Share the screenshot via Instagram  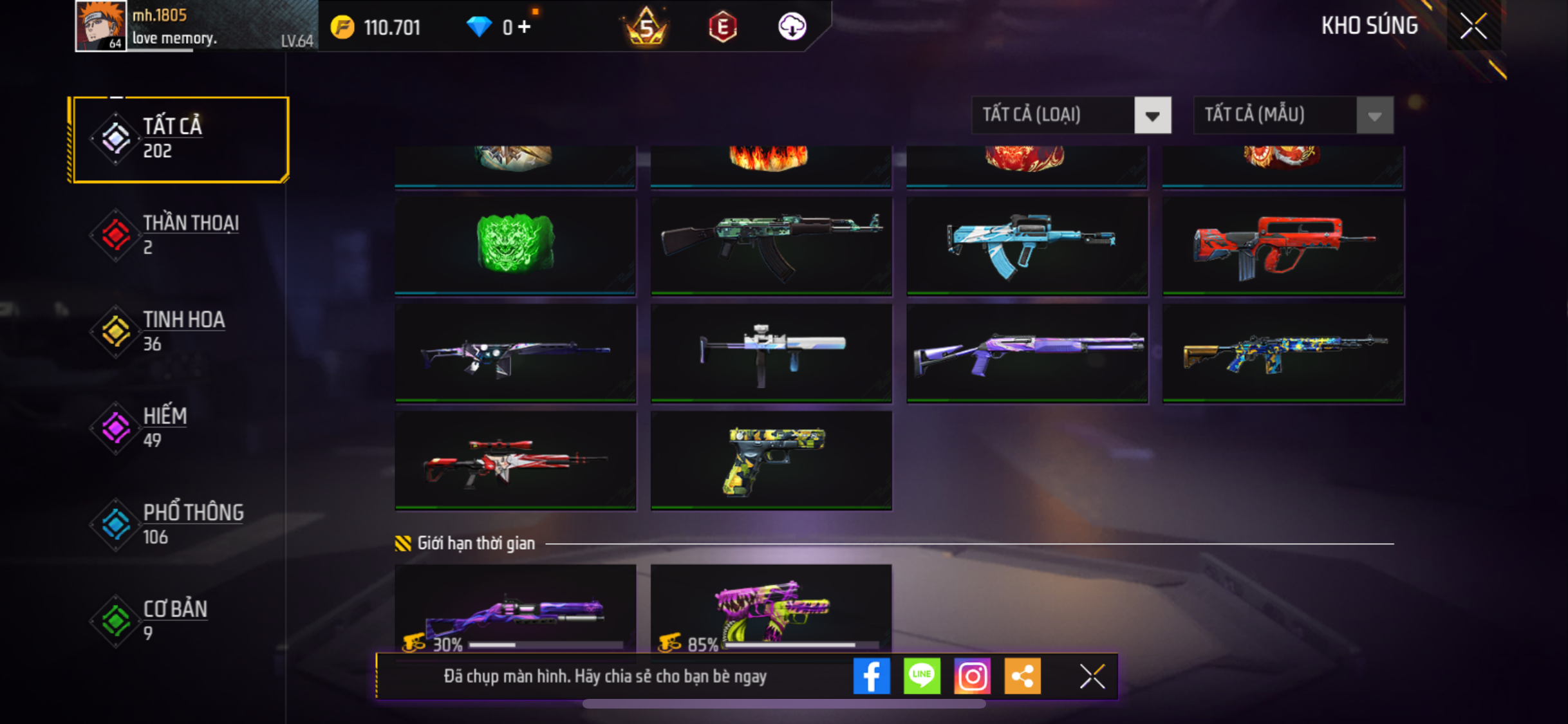pyautogui.click(x=972, y=676)
